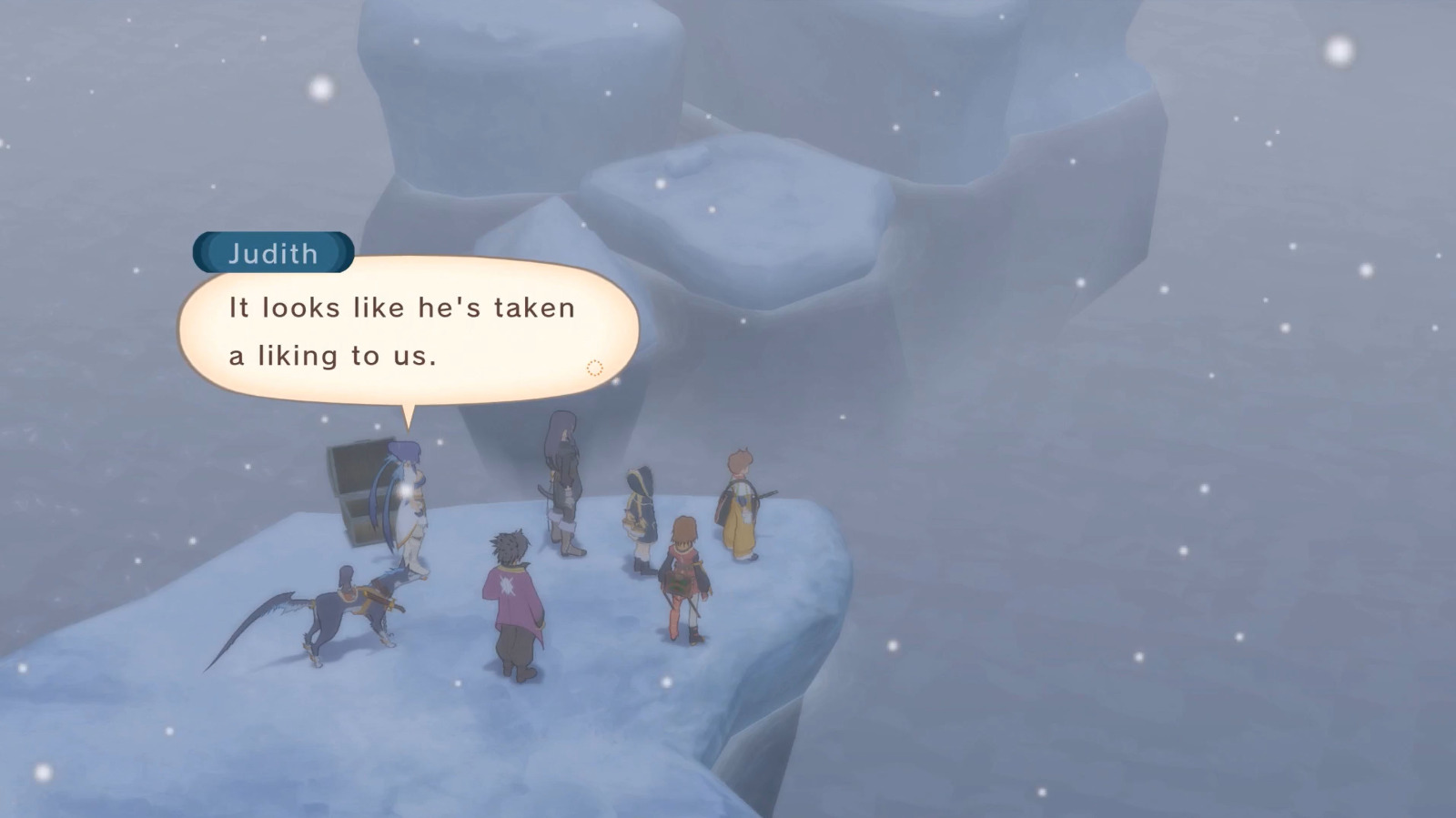Click the character in the yellow robe
The height and width of the screenshot is (818, 1456).
[x=737, y=505]
